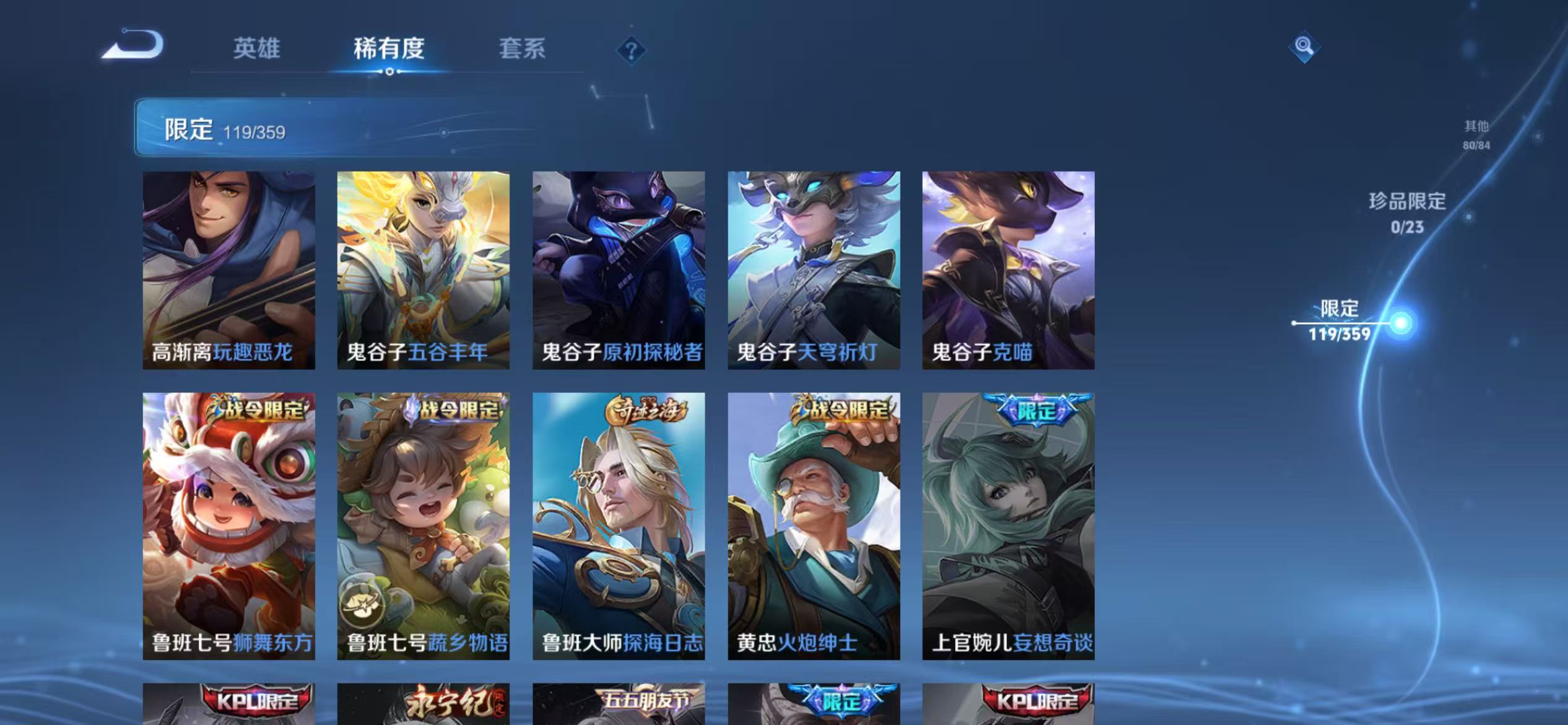Switch to the 套系 tab

pos(523,48)
